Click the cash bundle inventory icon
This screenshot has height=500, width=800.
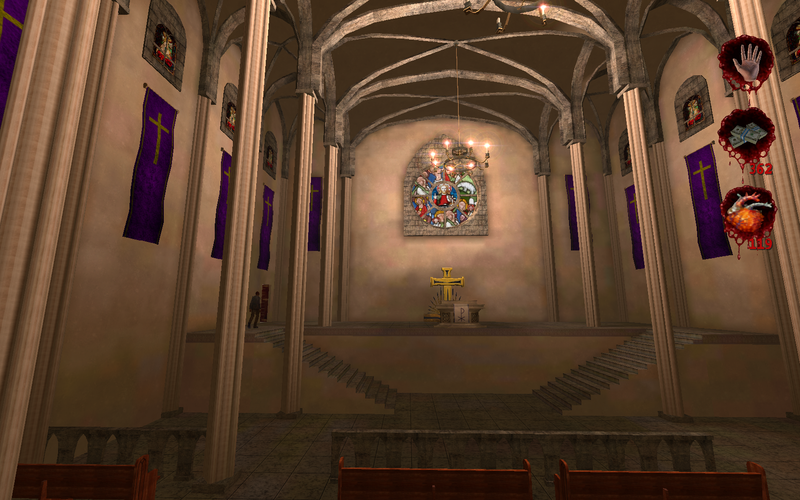(x=746, y=136)
